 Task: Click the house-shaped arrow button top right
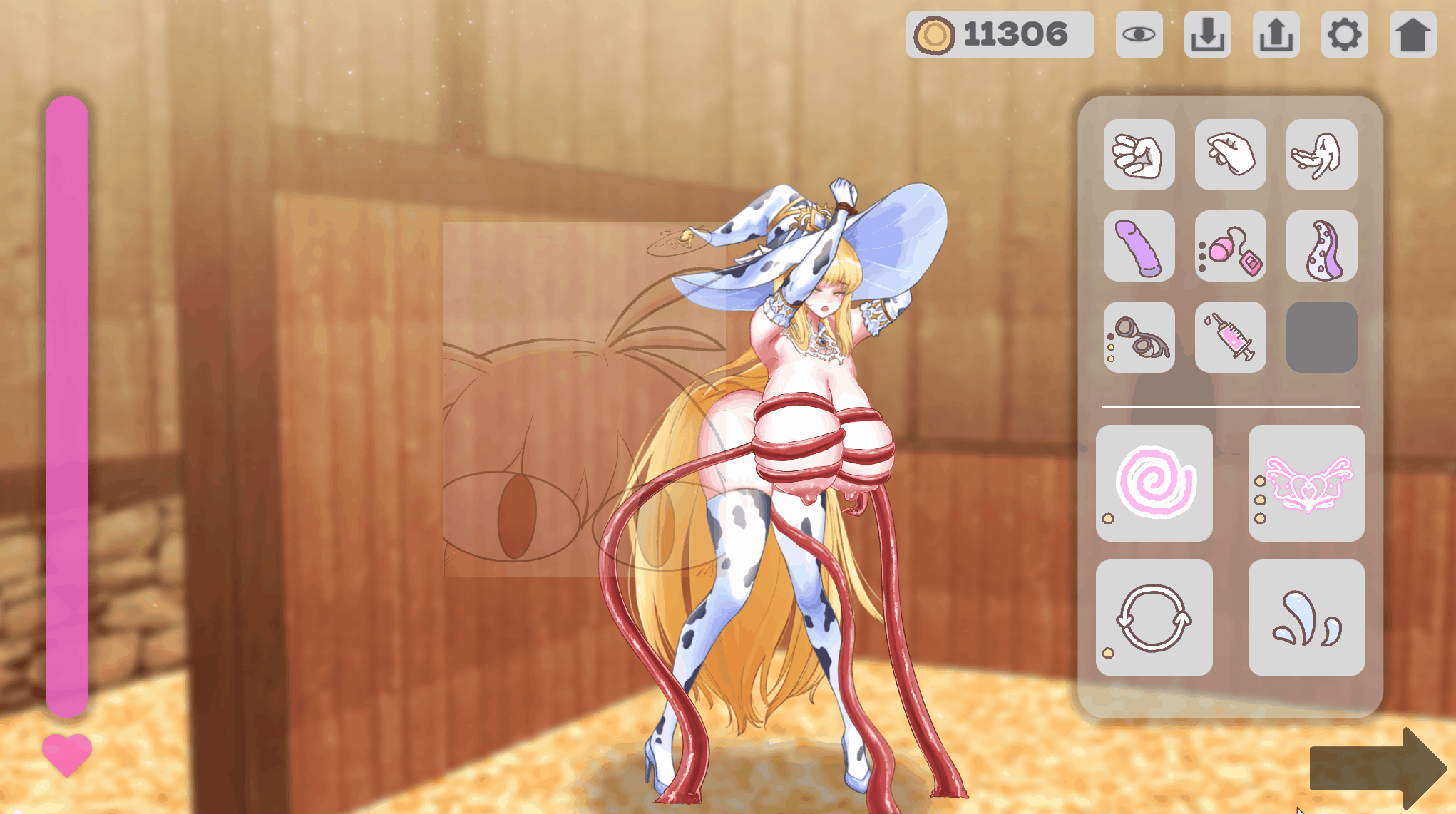(1413, 34)
